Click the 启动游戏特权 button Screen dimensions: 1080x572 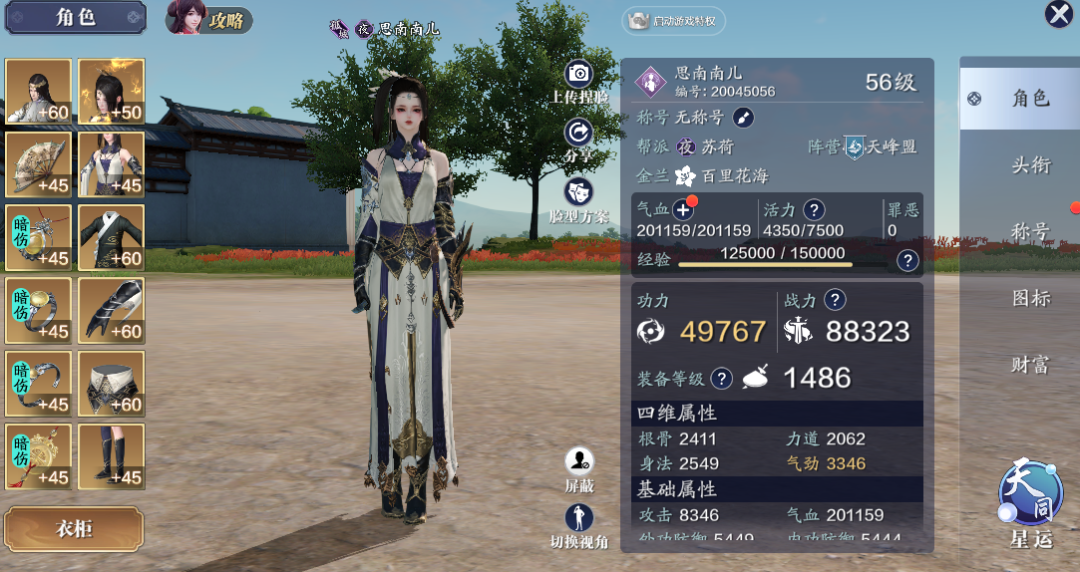click(x=674, y=21)
